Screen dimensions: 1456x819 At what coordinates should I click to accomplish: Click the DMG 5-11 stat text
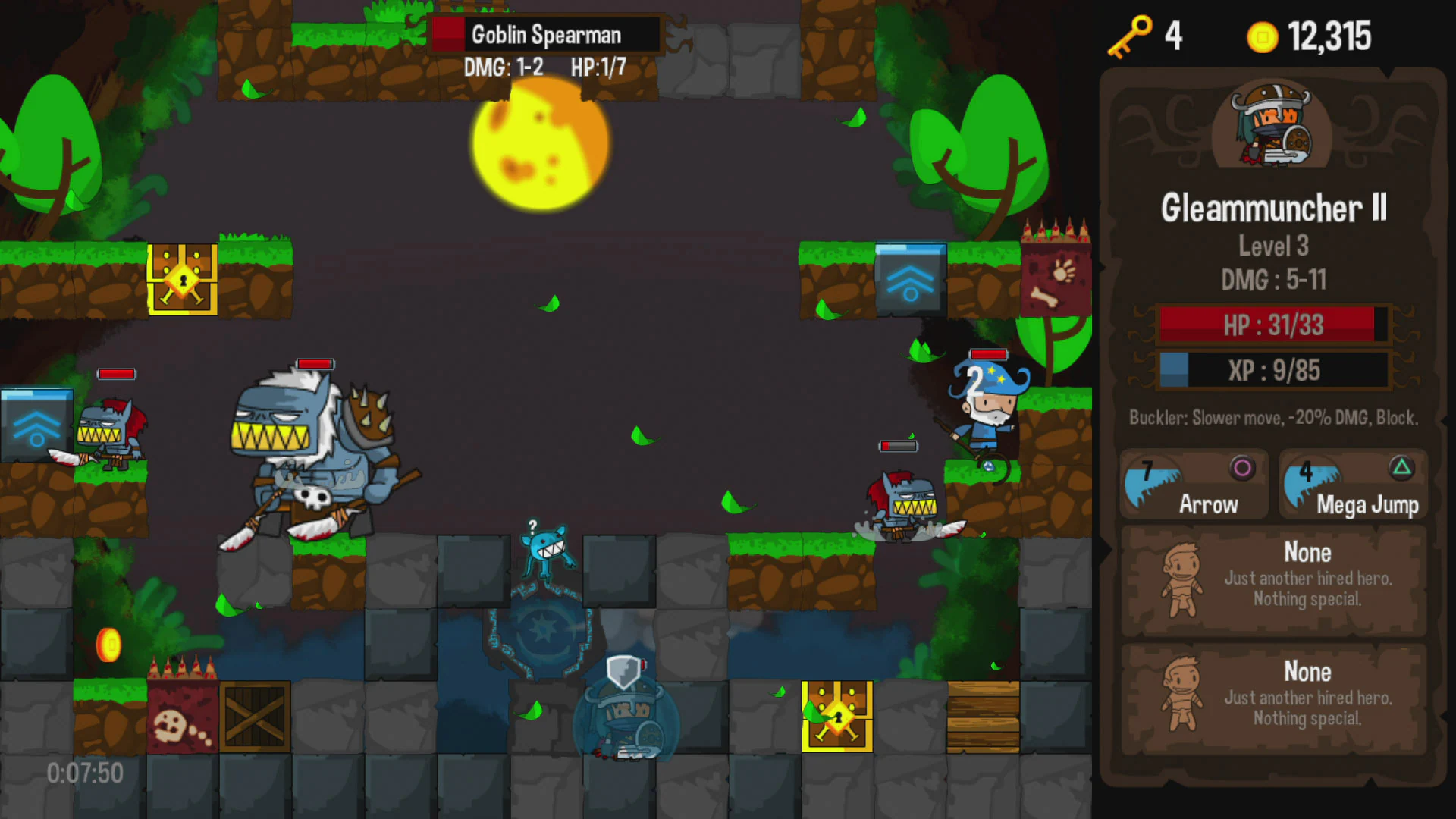[x=1274, y=280]
